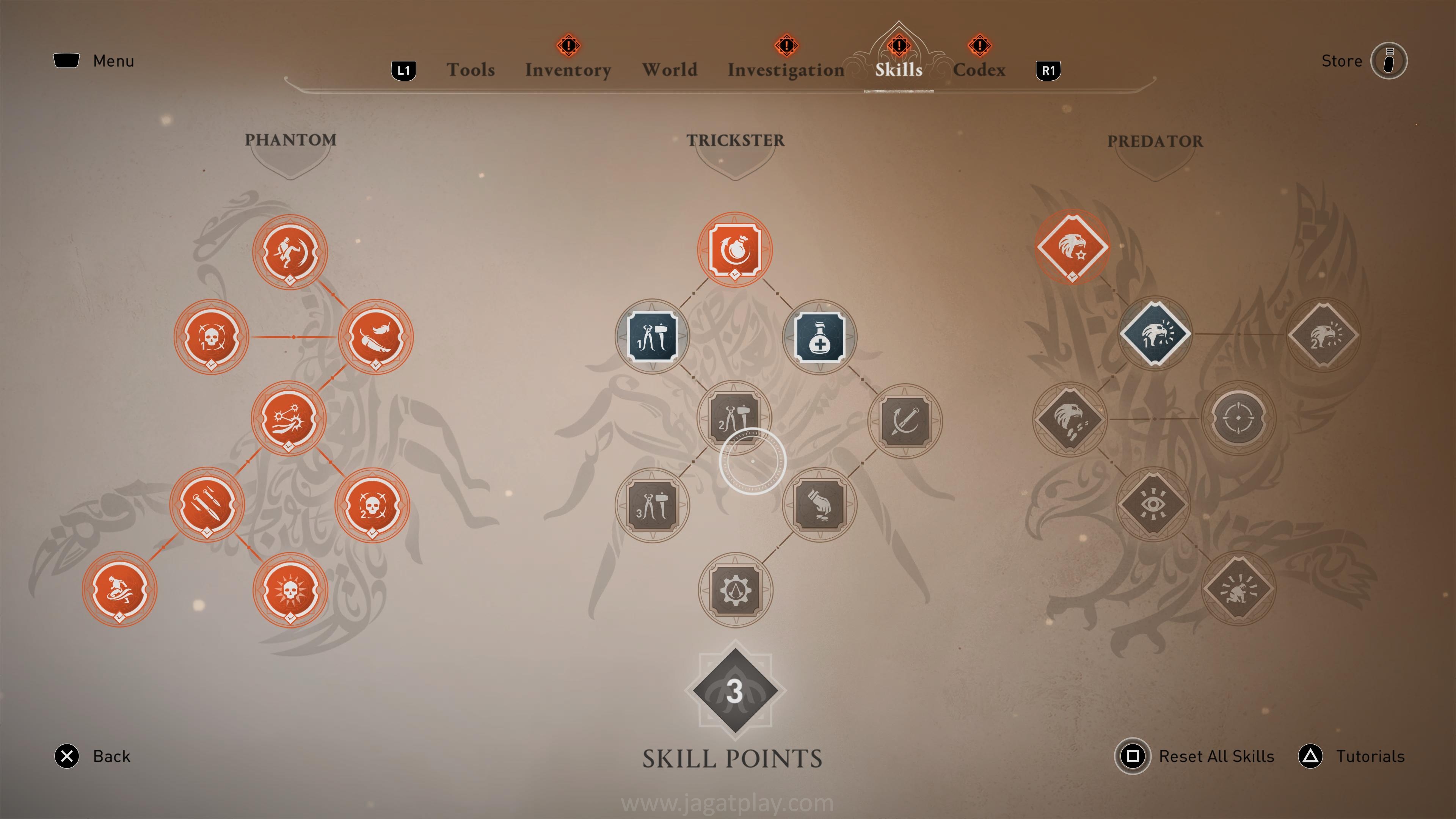Select the orange eagle skill in Predator
Viewport: 1456px width, 819px height.
pyautogui.click(x=1072, y=247)
